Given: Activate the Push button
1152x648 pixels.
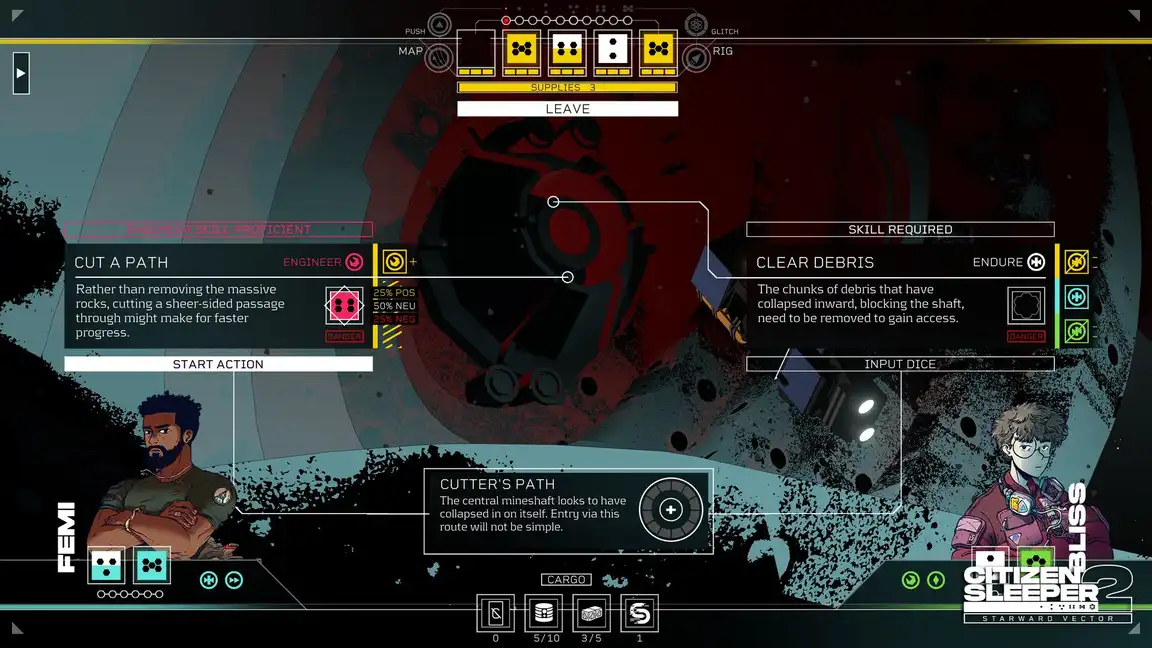Looking at the screenshot, I should click(439, 26).
